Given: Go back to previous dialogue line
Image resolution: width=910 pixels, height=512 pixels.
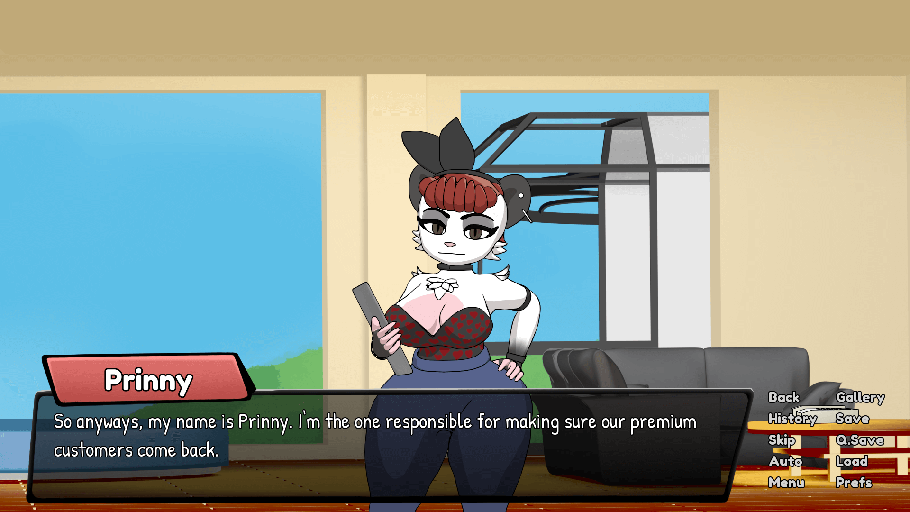Looking at the screenshot, I should coord(784,398).
